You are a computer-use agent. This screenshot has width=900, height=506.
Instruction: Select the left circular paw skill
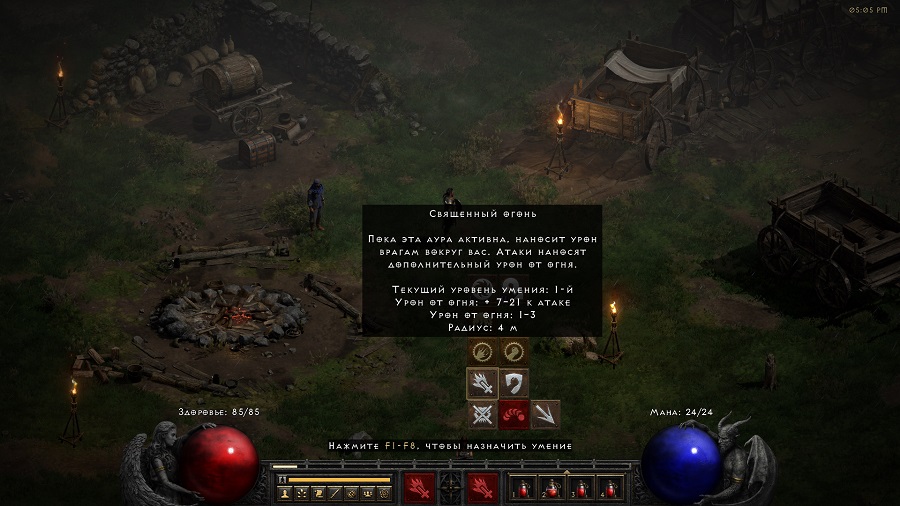click(x=482, y=351)
